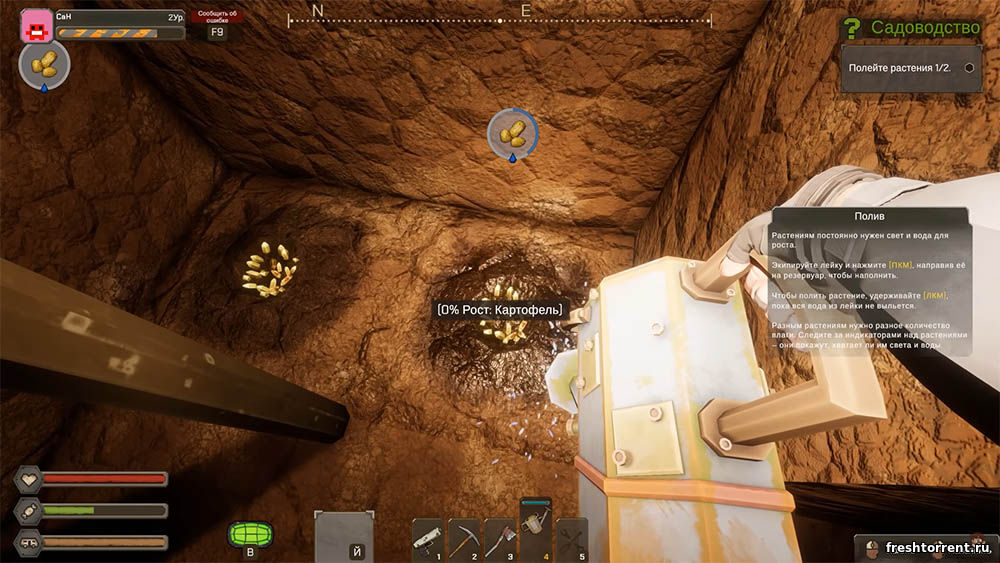Click the 'Сообщить об ошибке' bug report label

coord(218,16)
